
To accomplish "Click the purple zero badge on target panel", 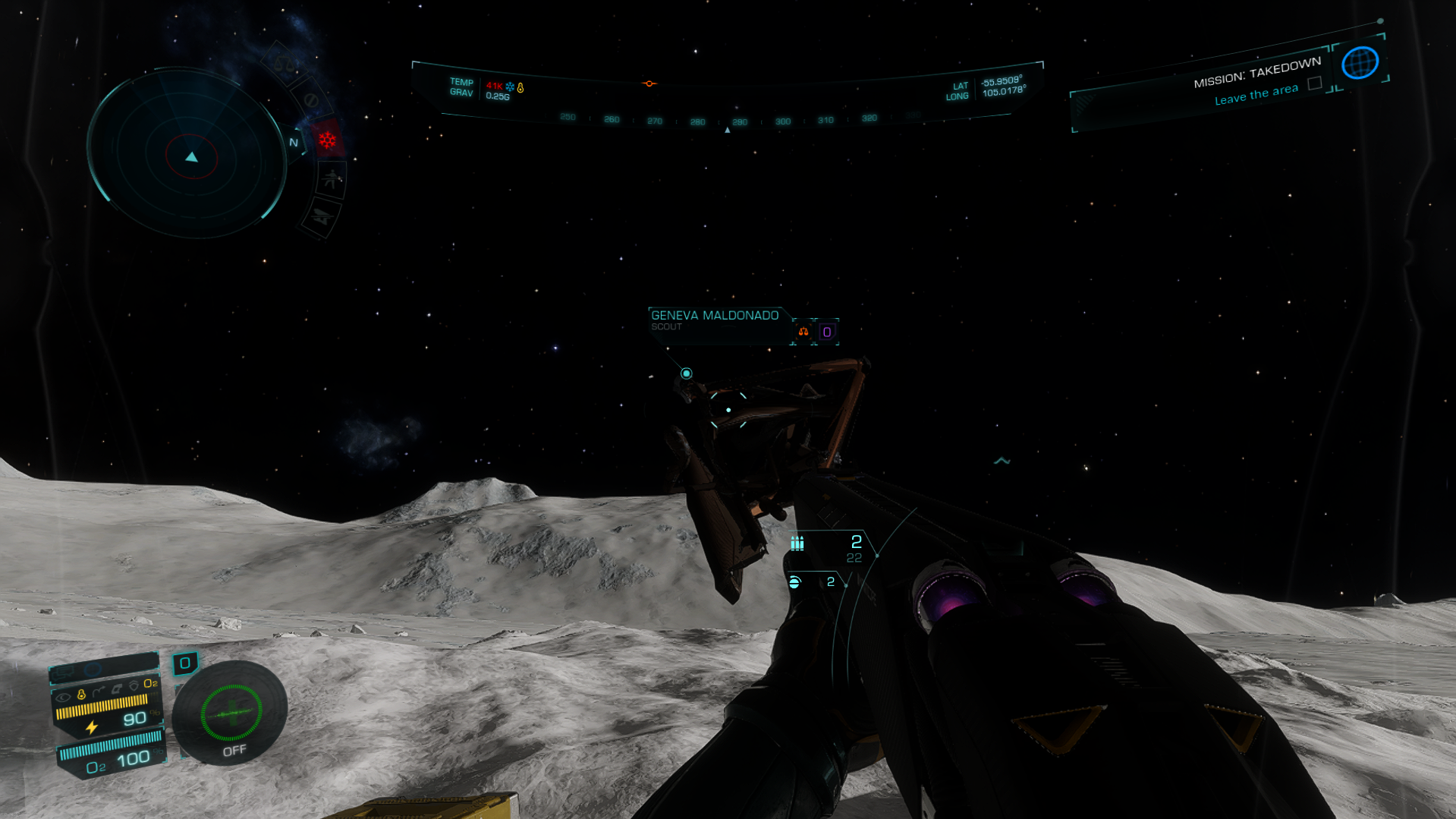I will coord(827,332).
